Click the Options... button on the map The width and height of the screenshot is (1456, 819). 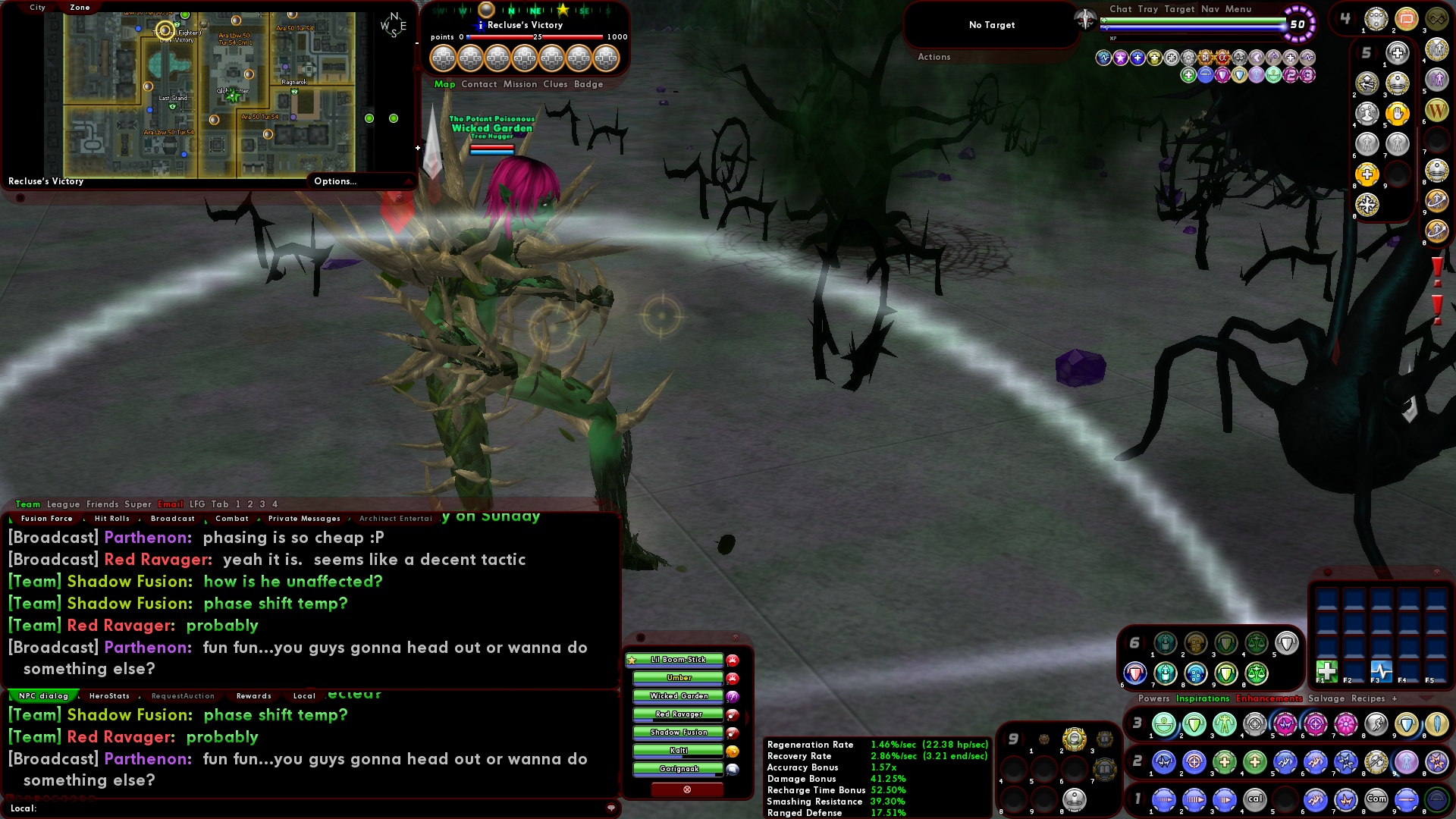point(334,181)
